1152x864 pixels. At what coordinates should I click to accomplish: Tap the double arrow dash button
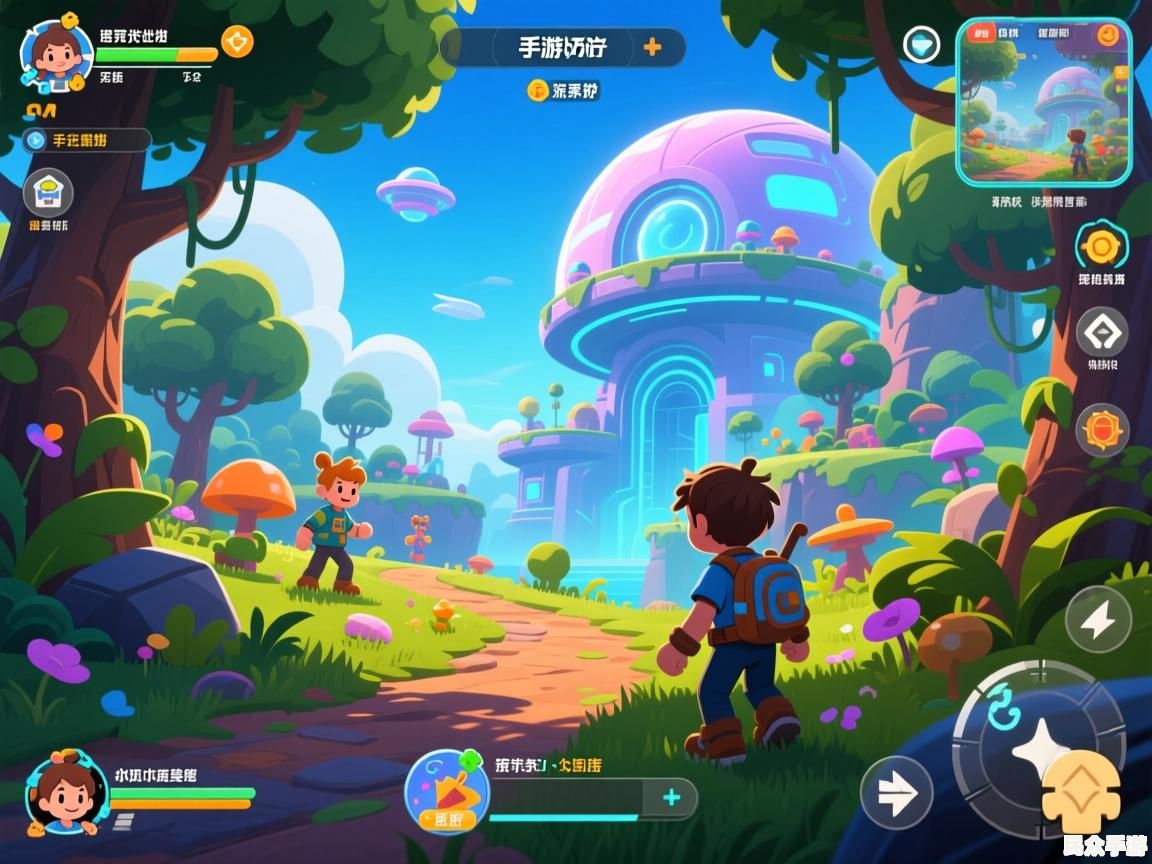click(x=896, y=792)
